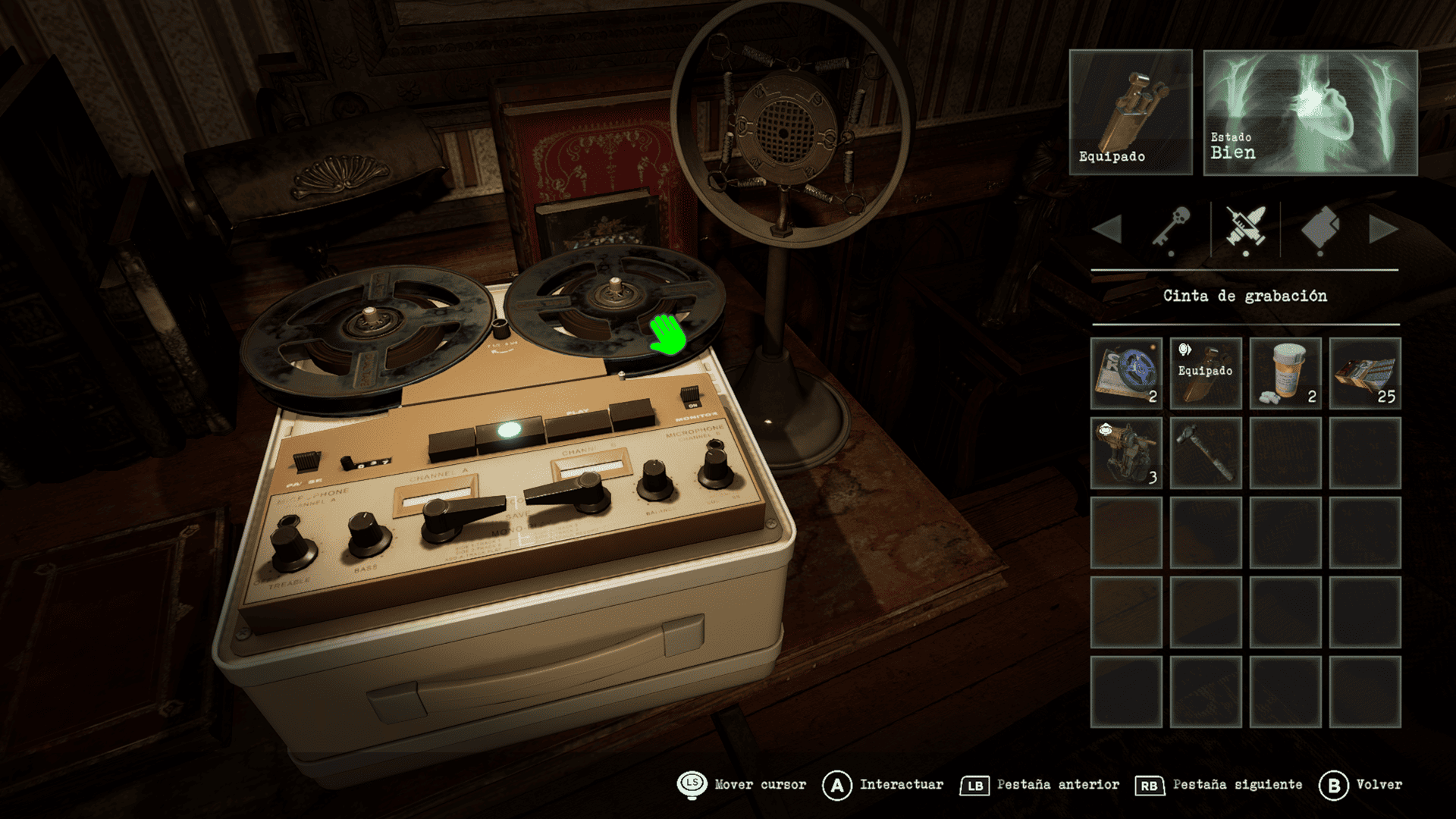
Task: Open the Equipado weapon panel
Action: pos(1131,112)
